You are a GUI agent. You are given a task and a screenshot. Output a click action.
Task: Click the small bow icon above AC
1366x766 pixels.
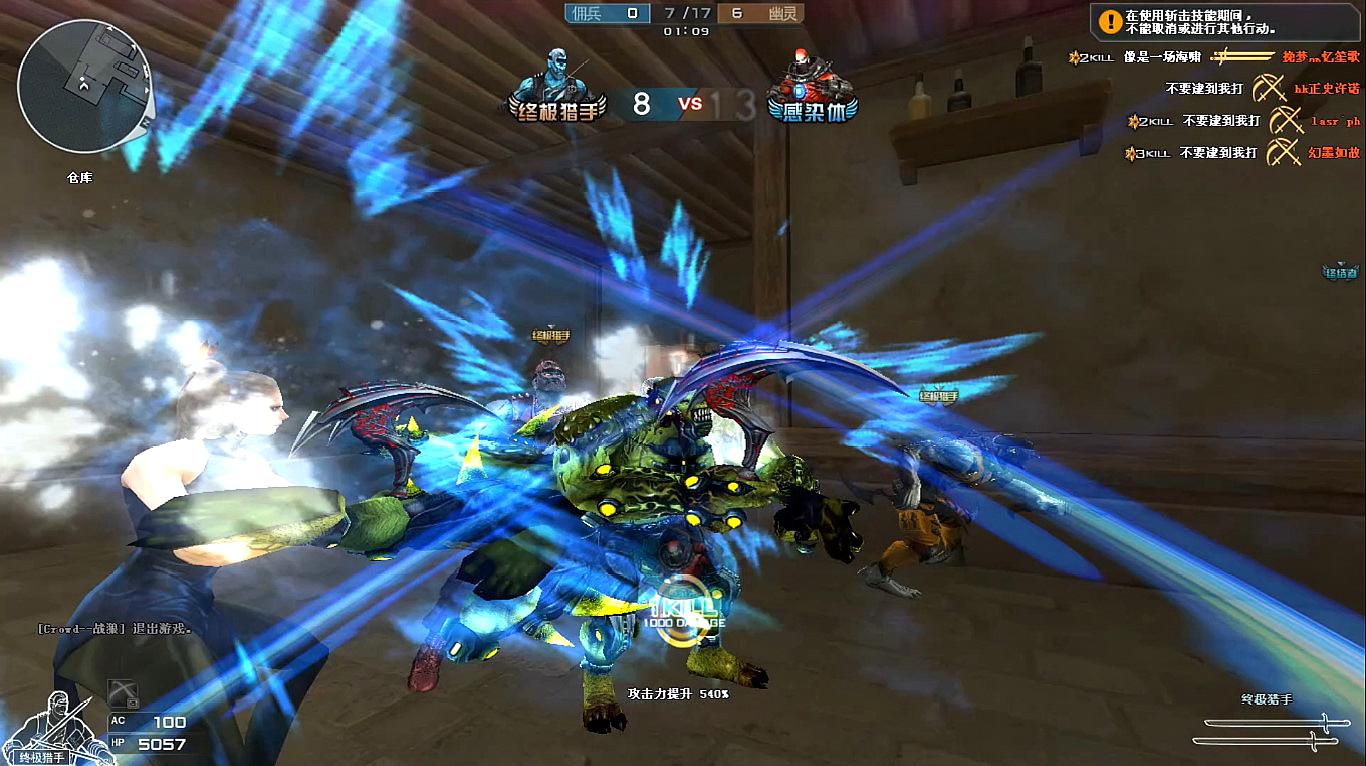[x=123, y=692]
